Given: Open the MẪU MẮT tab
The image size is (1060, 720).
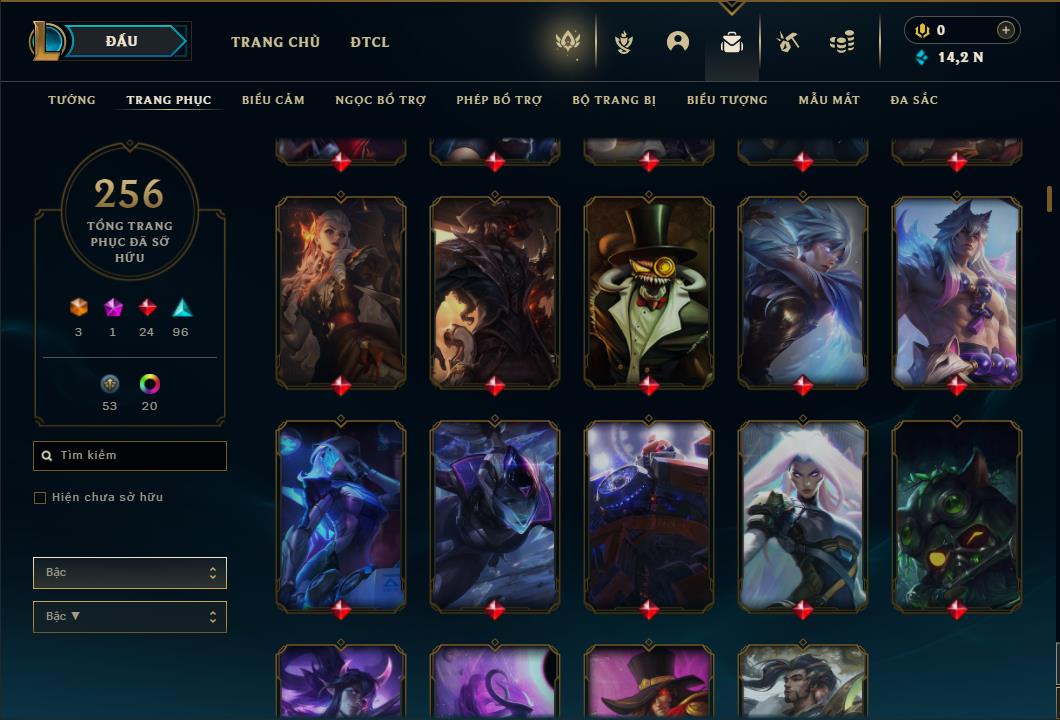Looking at the screenshot, I should click(829, 100).
